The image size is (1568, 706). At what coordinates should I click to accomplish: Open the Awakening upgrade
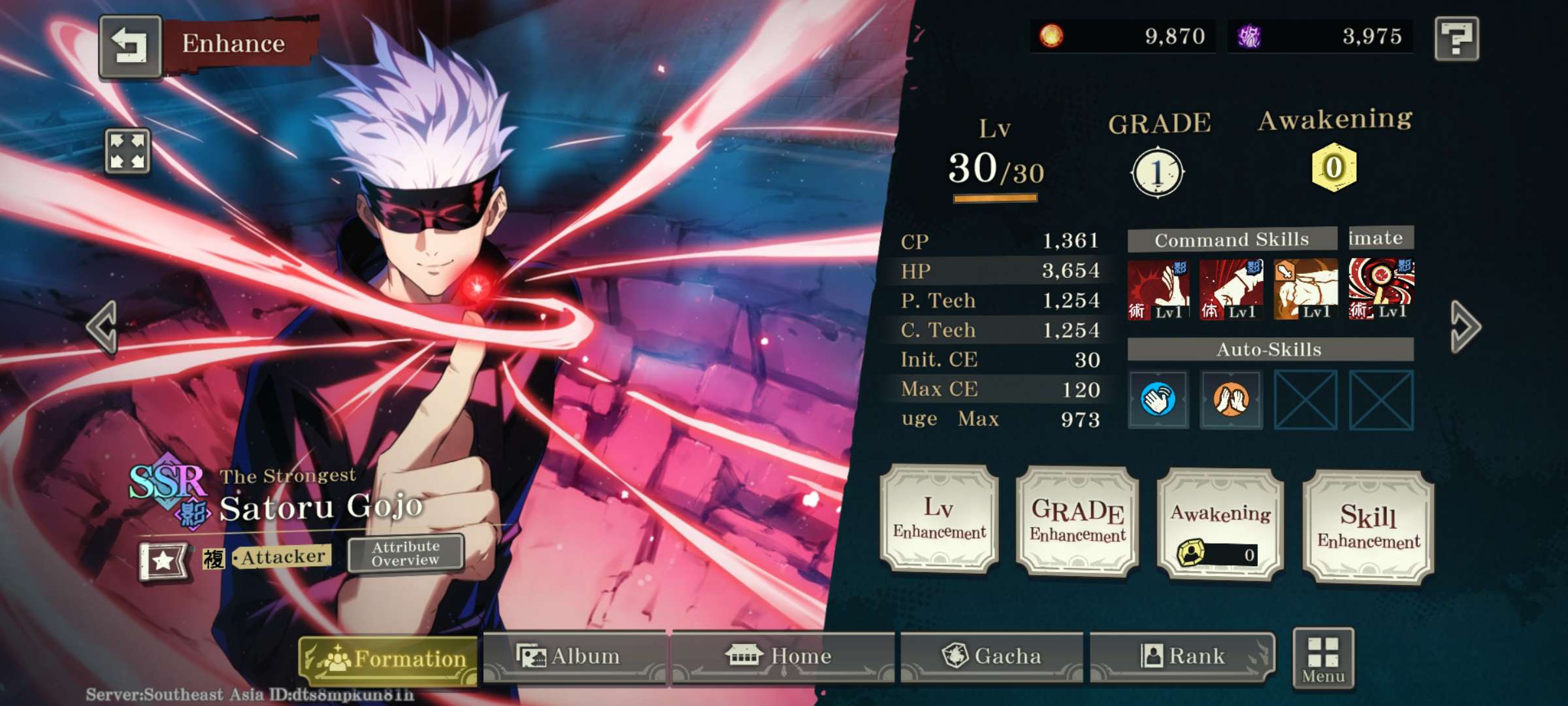(x=1220, y=525)
